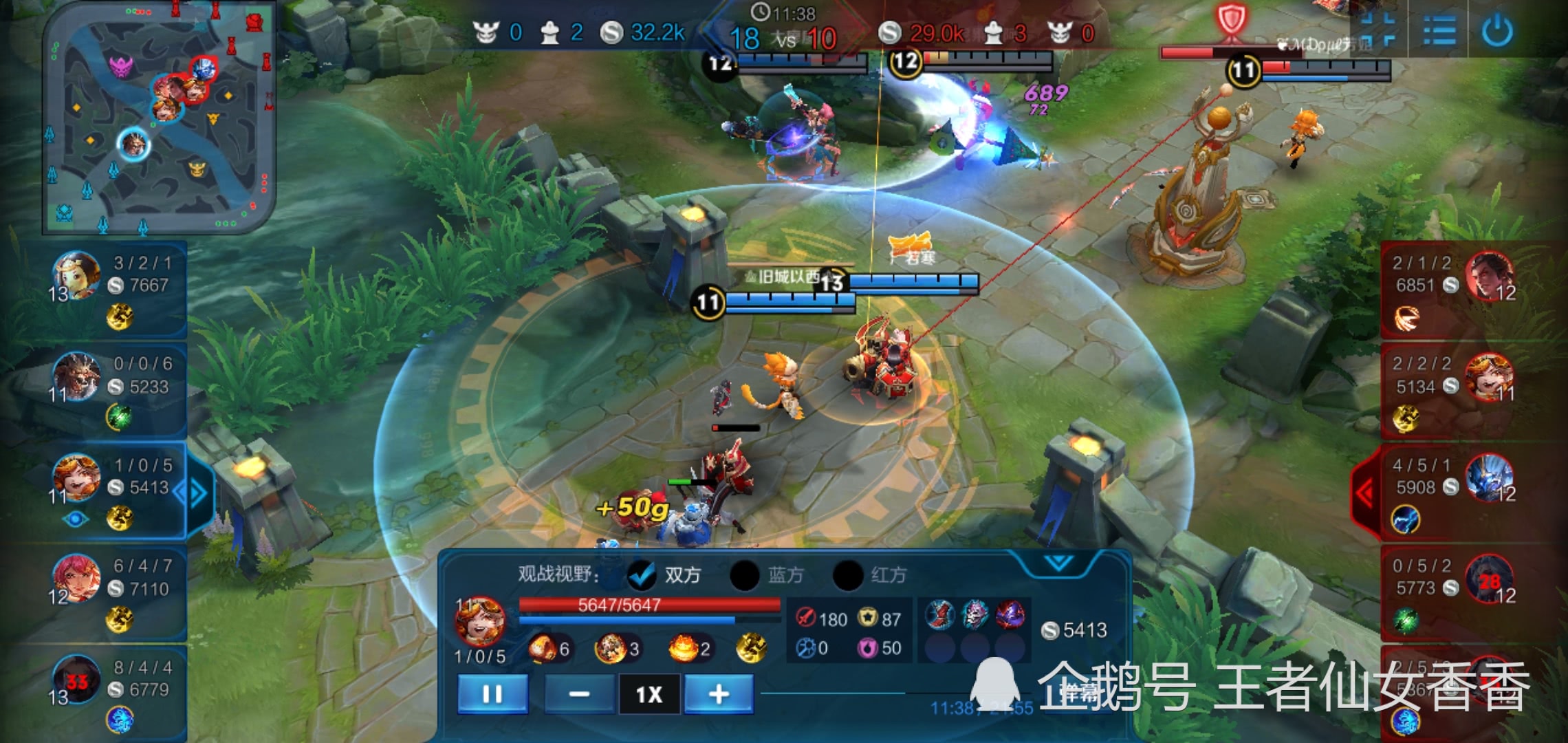Collapse the spectator panel with down arrow

point(1058,563)
